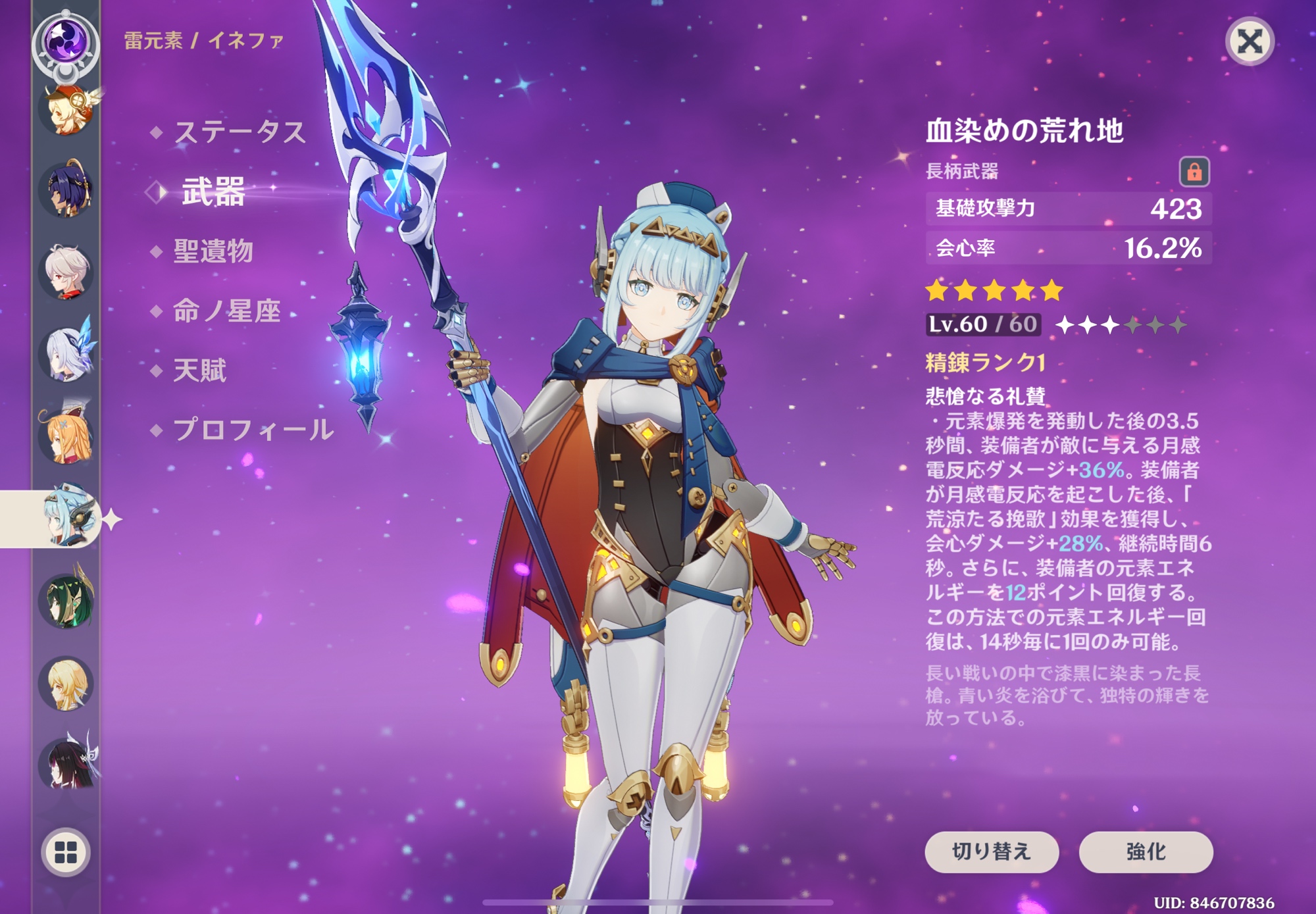Screen dimensions: 1316x914
Task: Select the portrait with blue crystal hair ornament
Action: coord(66,354)
